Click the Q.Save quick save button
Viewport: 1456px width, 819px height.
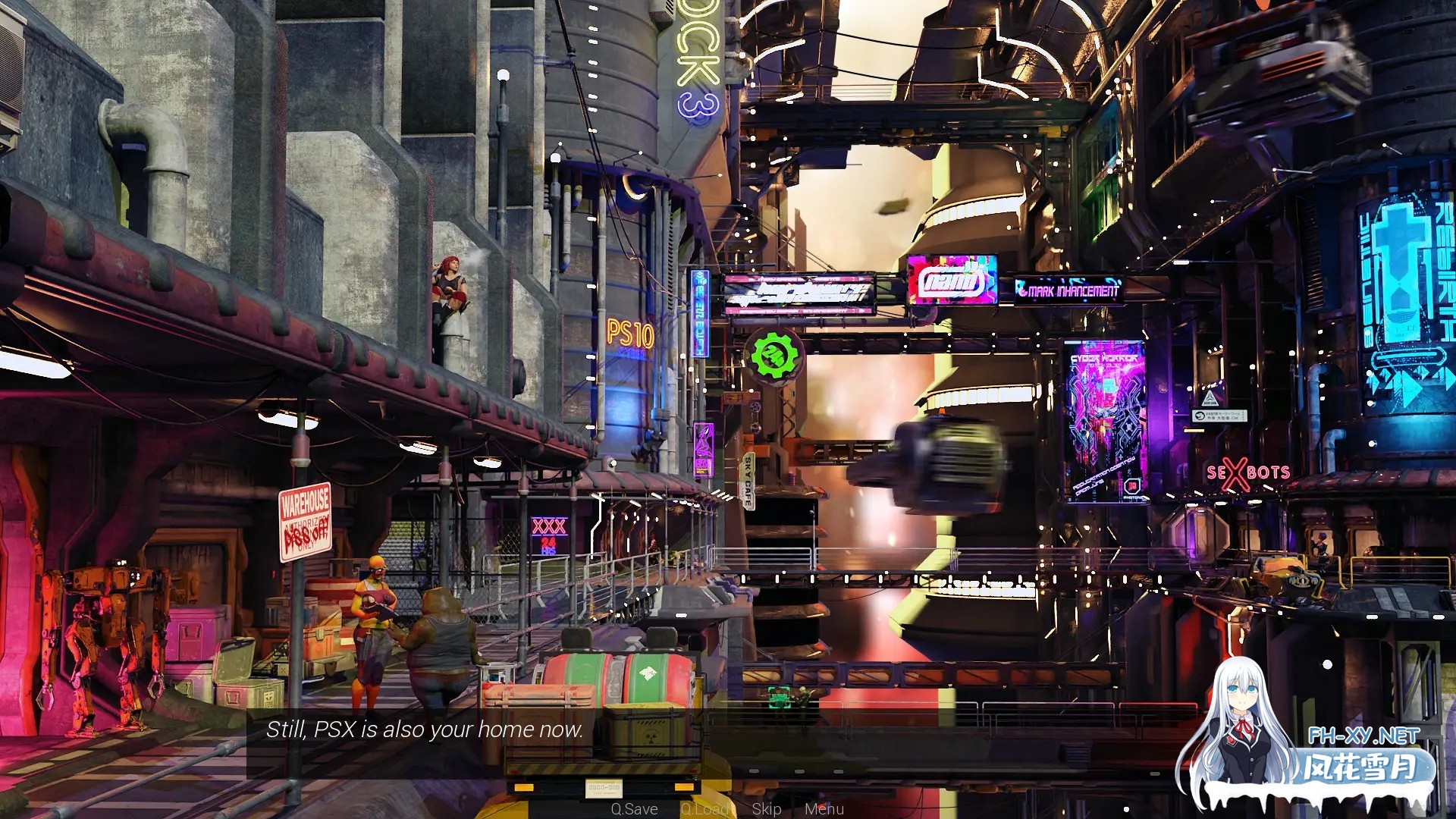point(634,809)
